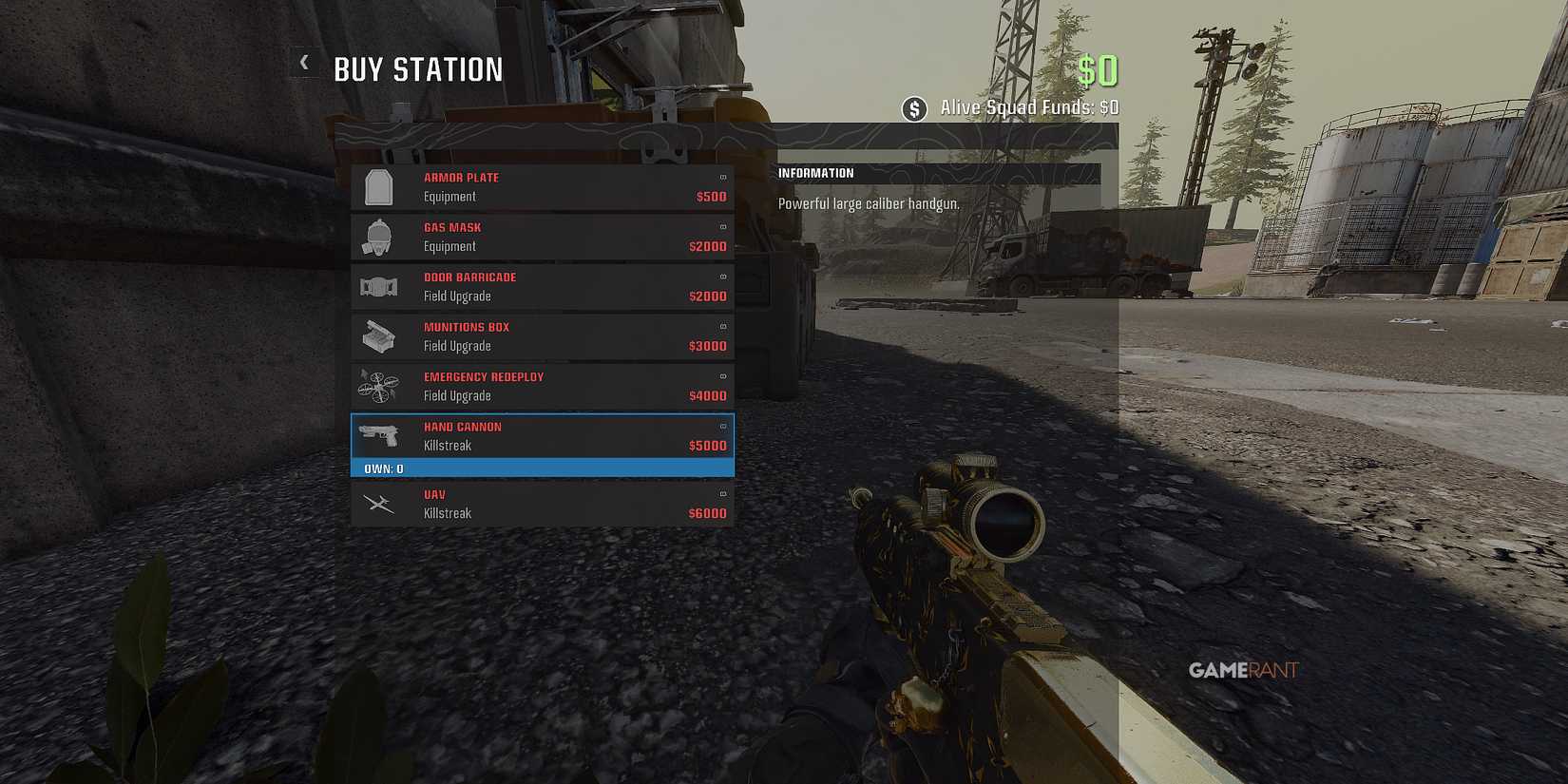Click the Alive Squad Funds coin icon

(914, 108)
